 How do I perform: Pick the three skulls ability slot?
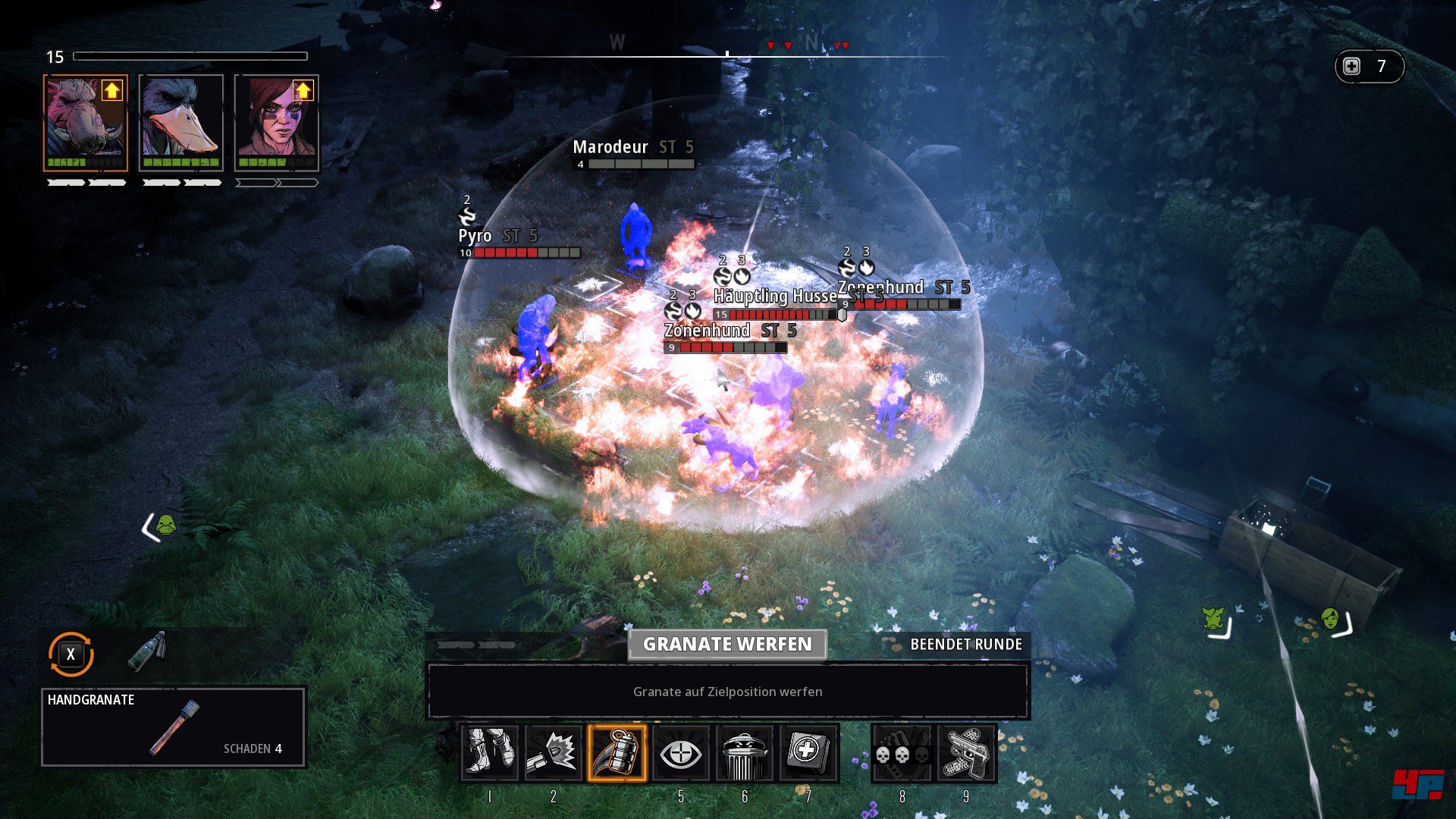pyautogui.click(x=902, y=753)
